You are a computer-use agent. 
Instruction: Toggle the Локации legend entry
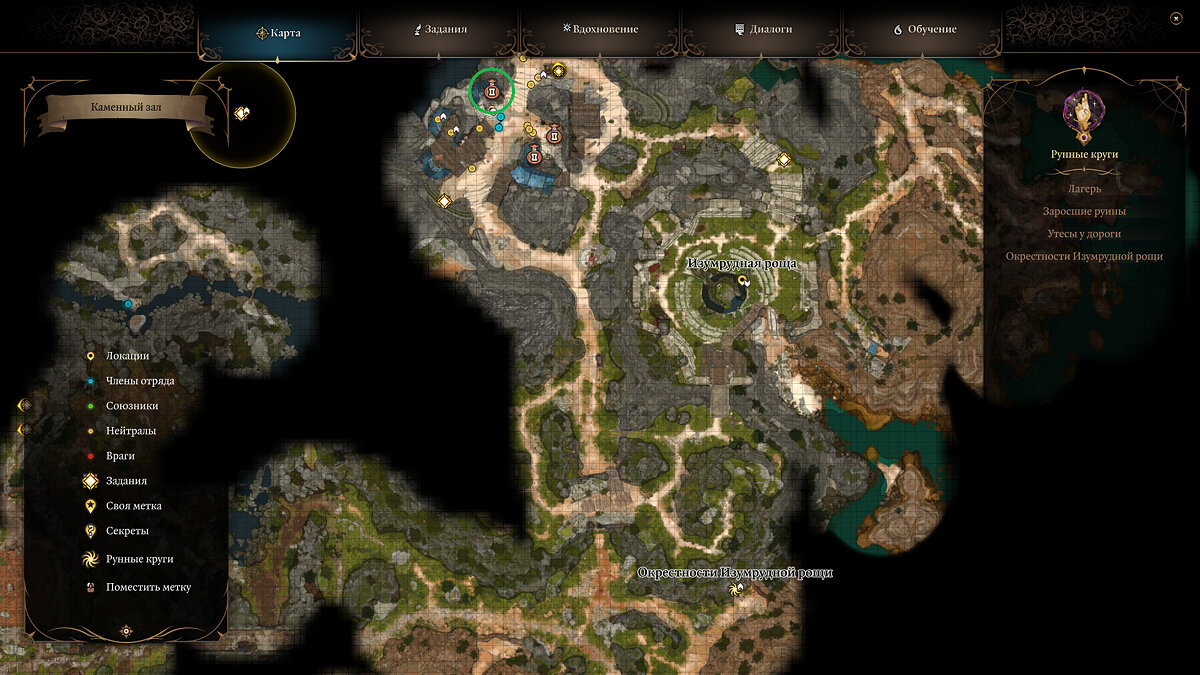127,355
